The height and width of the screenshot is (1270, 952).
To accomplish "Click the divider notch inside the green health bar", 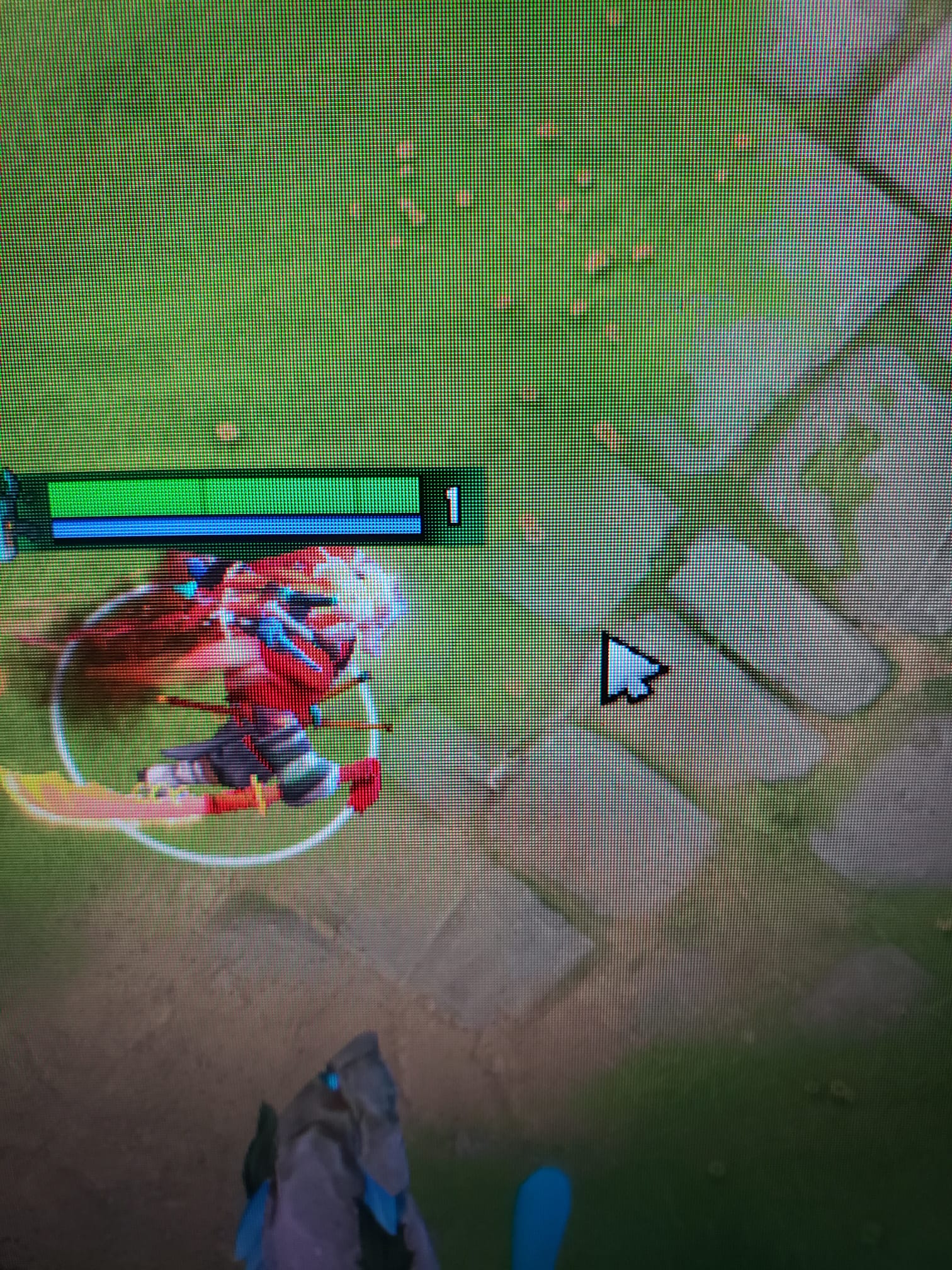I will click(205, 498).
